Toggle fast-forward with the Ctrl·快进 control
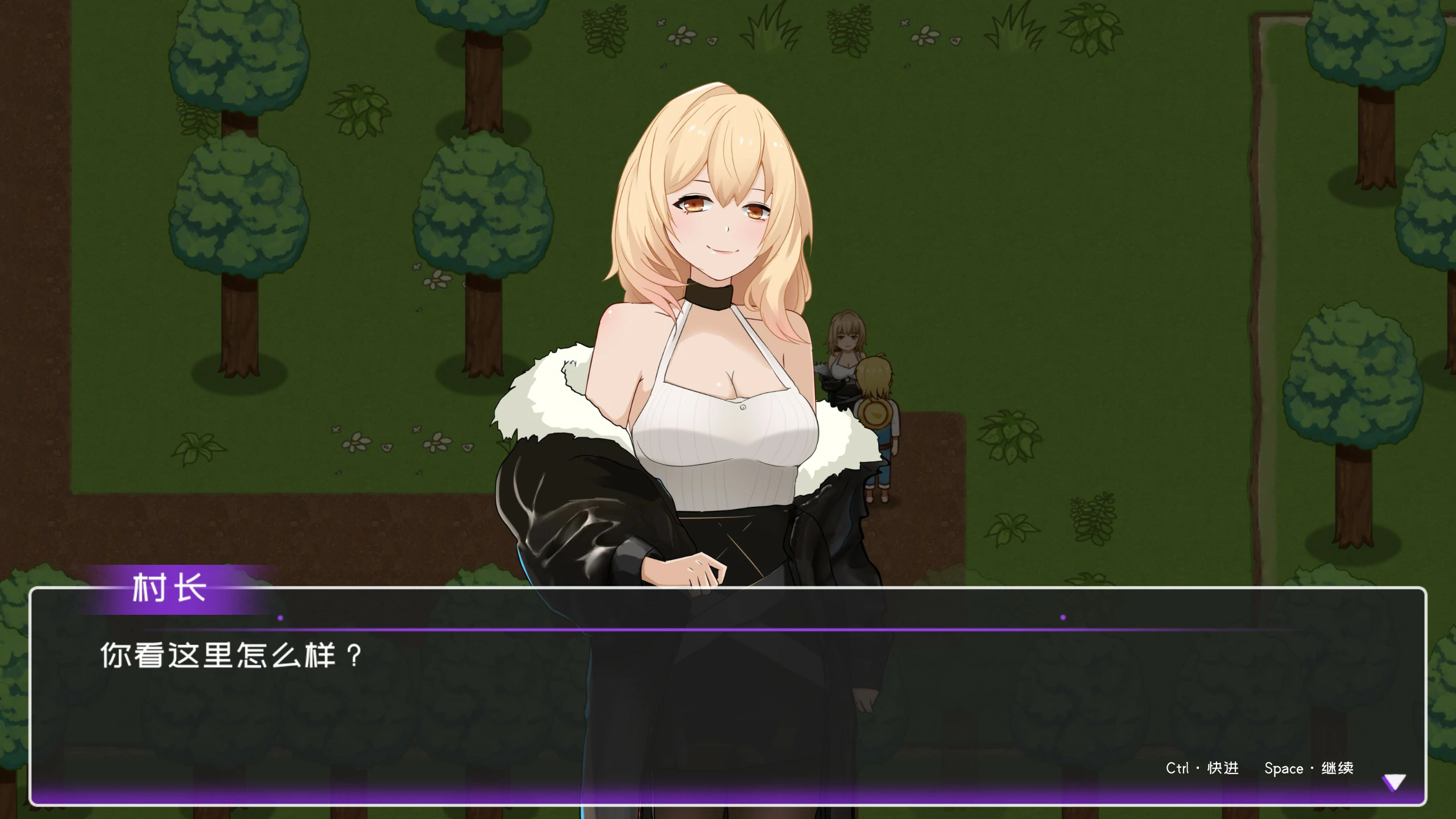The width and height of the screenshot is (1456, 819). (1202, 768)
